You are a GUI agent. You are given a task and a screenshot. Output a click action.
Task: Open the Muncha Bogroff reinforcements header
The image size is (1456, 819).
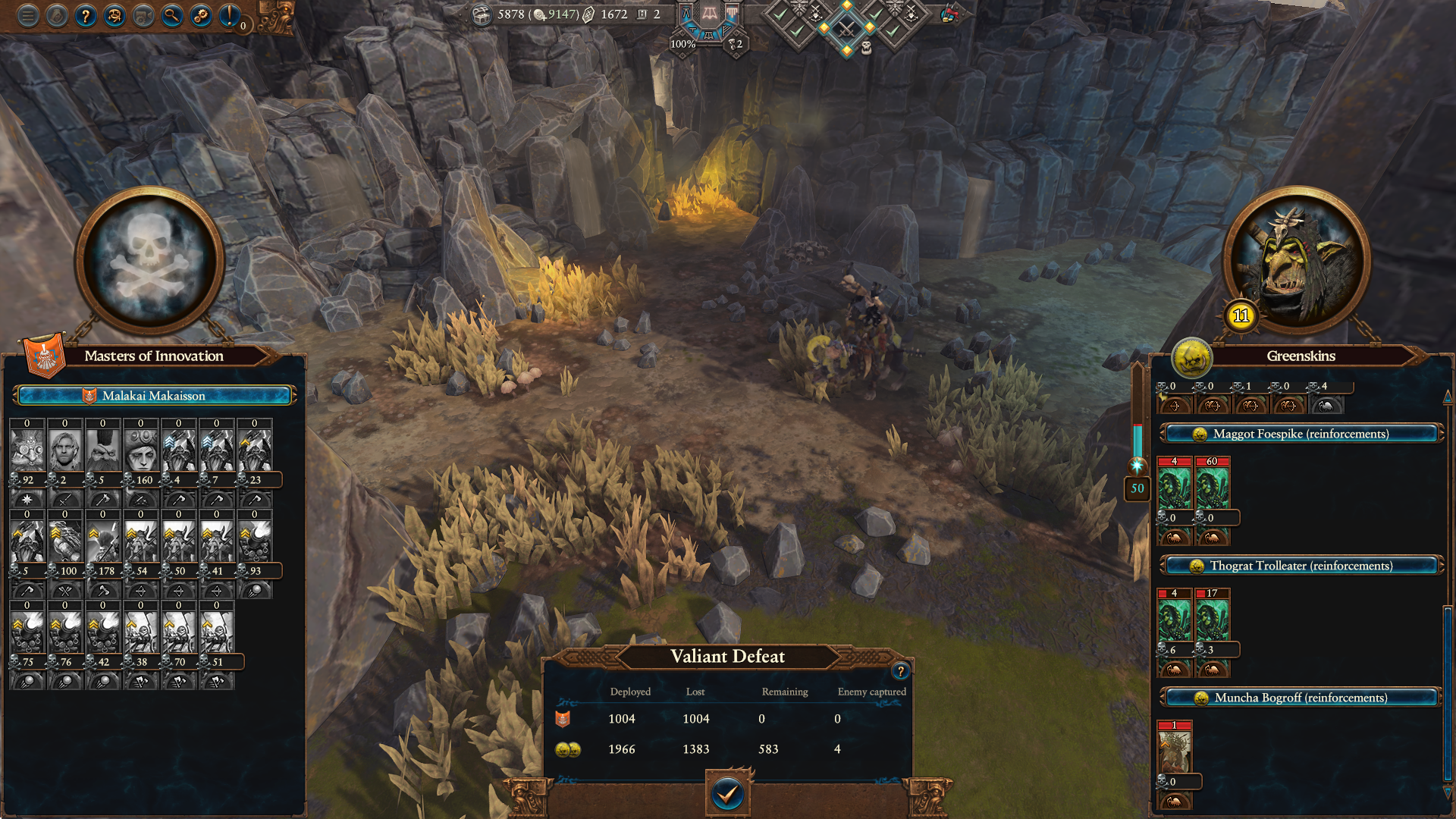pos(1300,698)
